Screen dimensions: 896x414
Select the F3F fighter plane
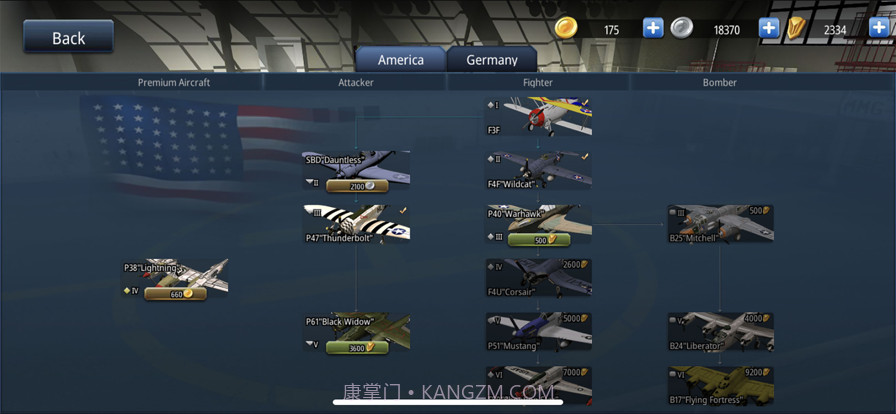point(538,116)
